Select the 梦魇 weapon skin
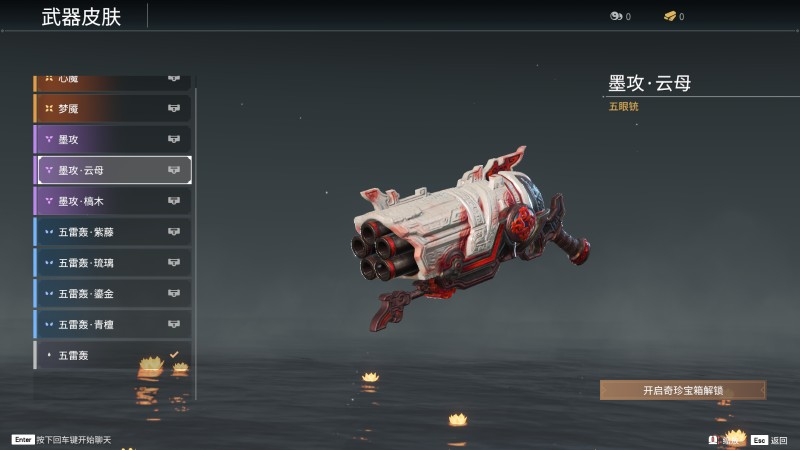The height and width of the screenshot is (450, 800). click(x=112, y=108)
